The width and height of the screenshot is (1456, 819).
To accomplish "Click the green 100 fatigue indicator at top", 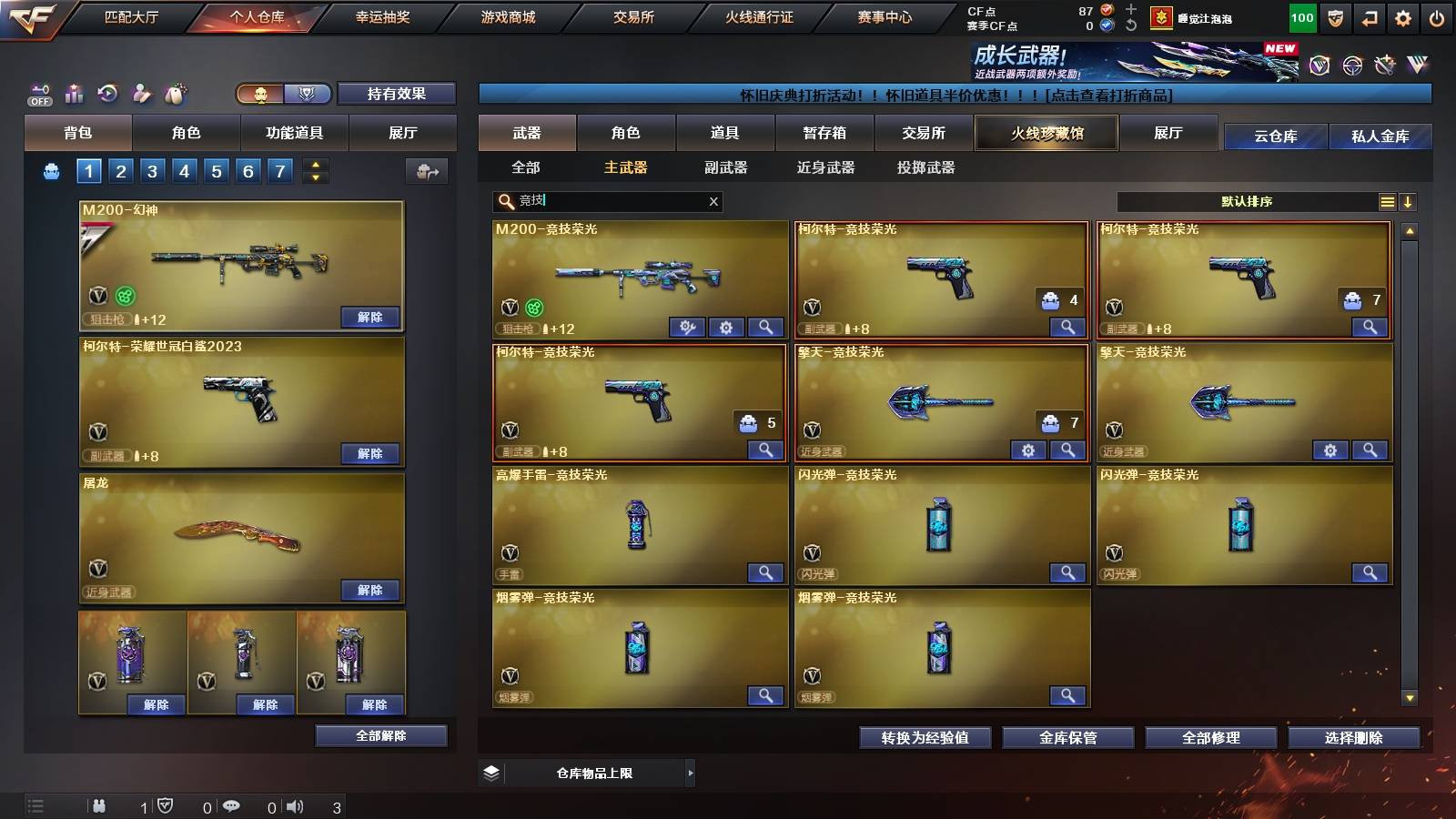I will tap(1301, 16).
